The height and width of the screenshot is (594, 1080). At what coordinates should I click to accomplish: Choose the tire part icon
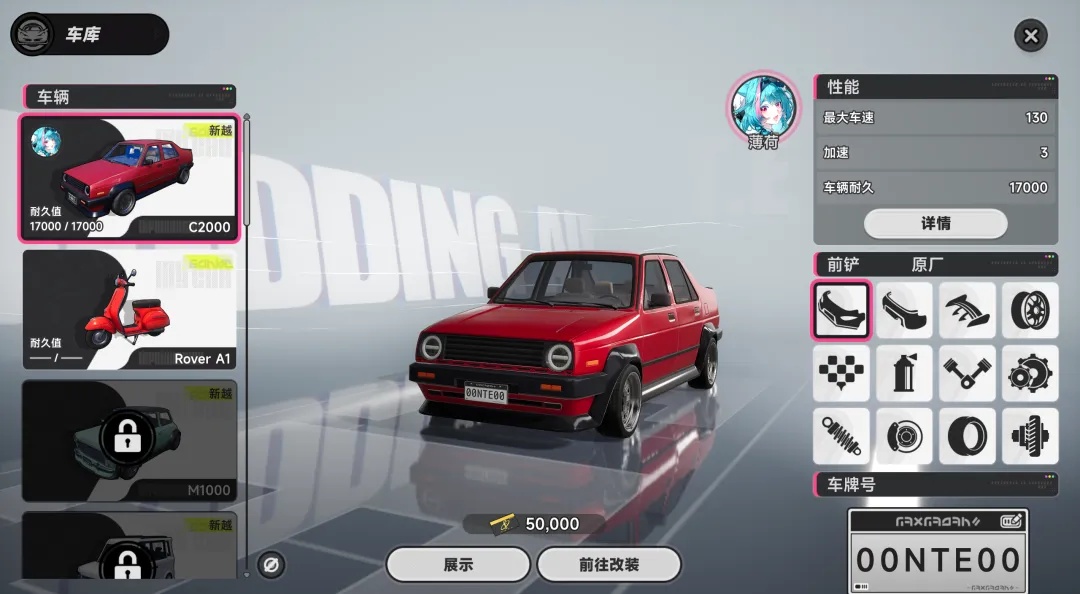pos(967,436)
